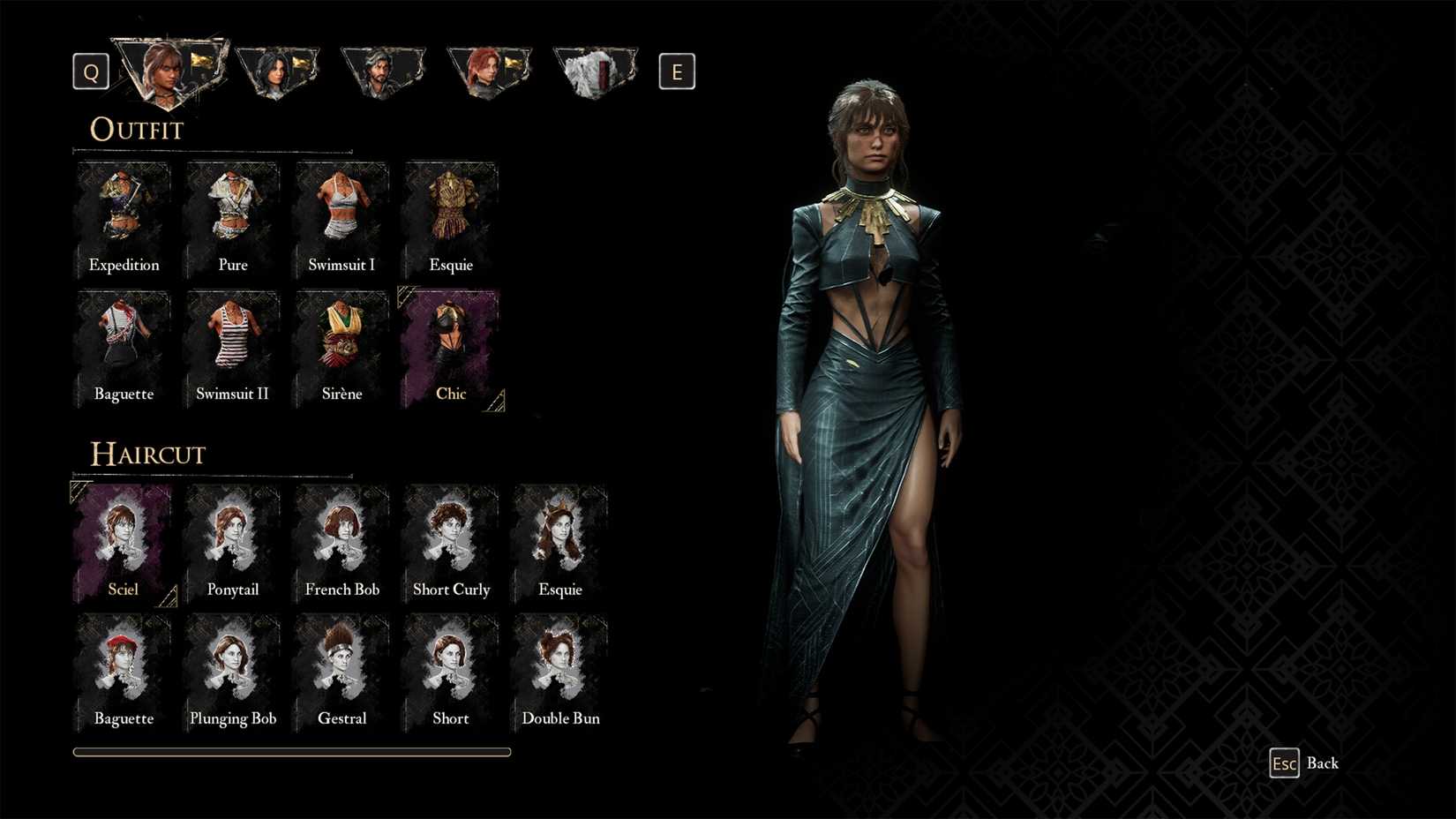The image size is (1456, 819).
Task: Choose the Double Bun haircut
Action: pos(560,673)
